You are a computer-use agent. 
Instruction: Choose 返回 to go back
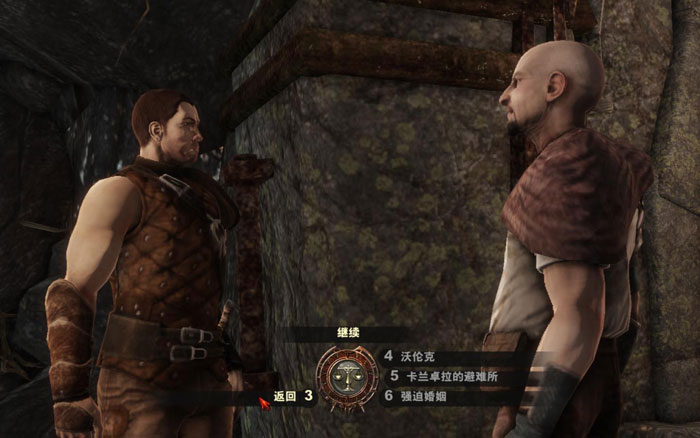pos(286,396)
